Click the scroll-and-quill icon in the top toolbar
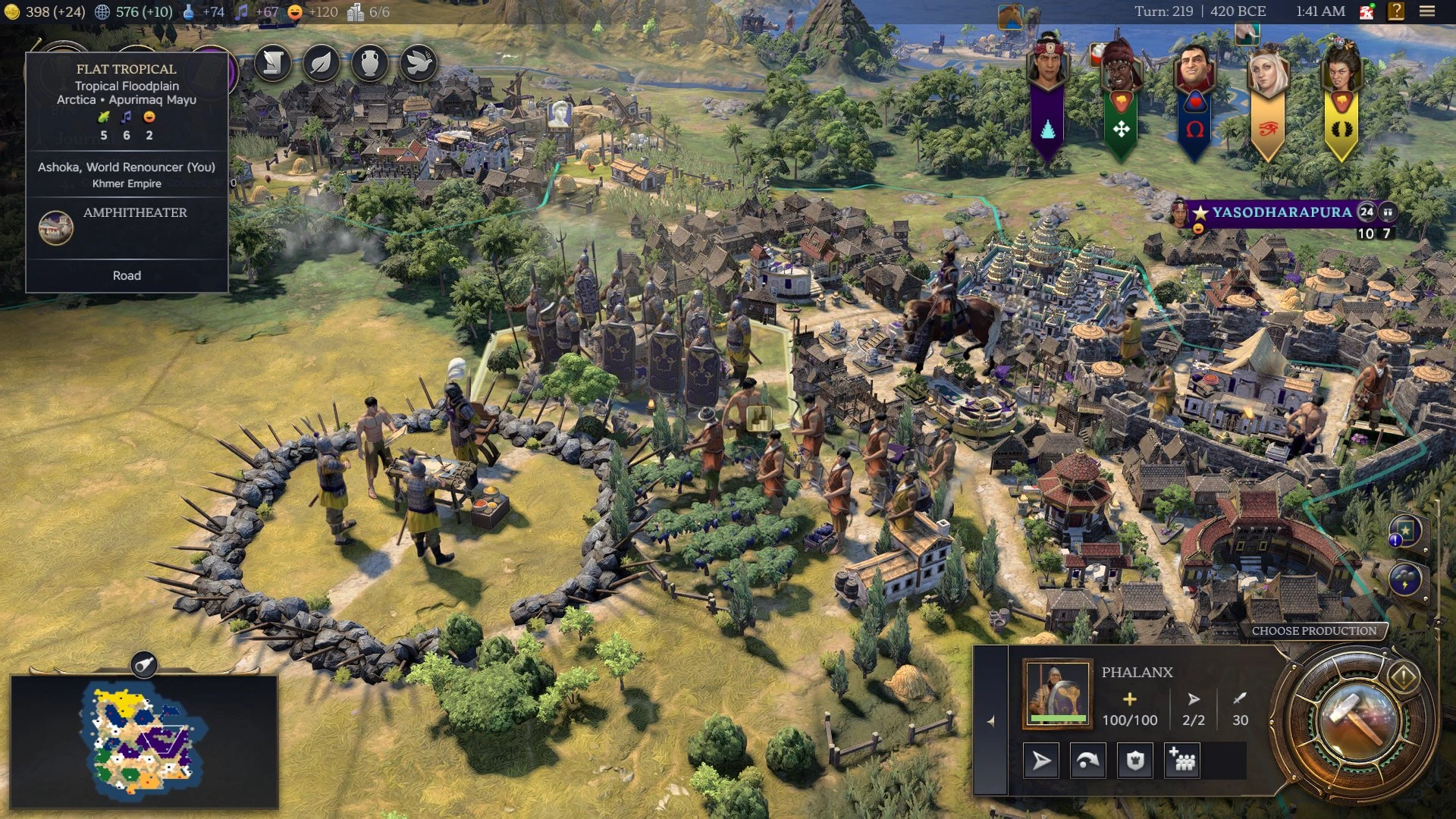The width and height of the screenshot is (1456, 819). pyautogui.click(x=272, y=64)
